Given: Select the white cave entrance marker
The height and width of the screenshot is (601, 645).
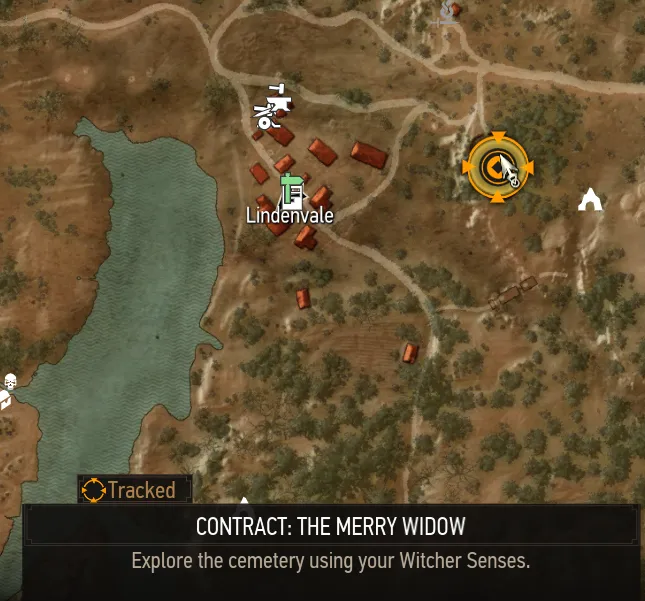Looking at the screenshot, I should [591, 200].
